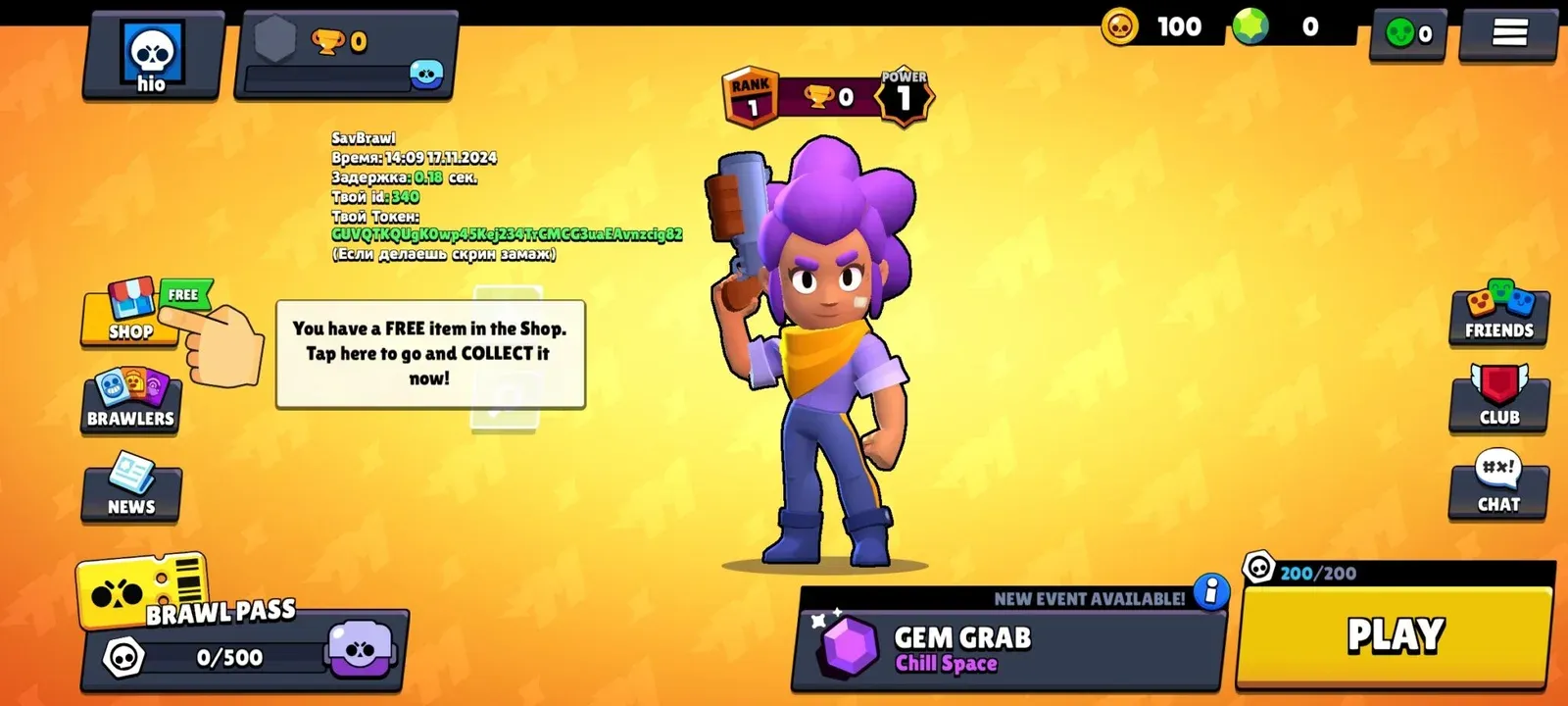View the trophy road progress panel

345,56
